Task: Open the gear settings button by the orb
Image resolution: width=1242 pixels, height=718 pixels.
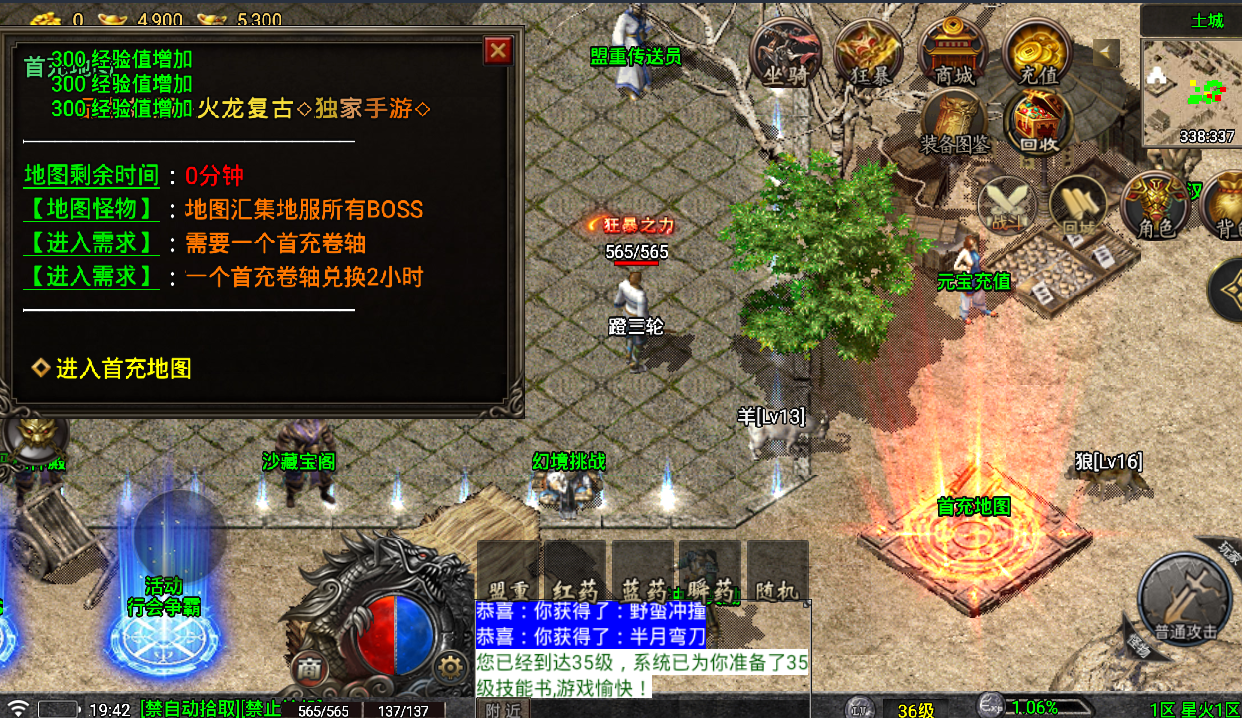Action: [x=453, y=669]
